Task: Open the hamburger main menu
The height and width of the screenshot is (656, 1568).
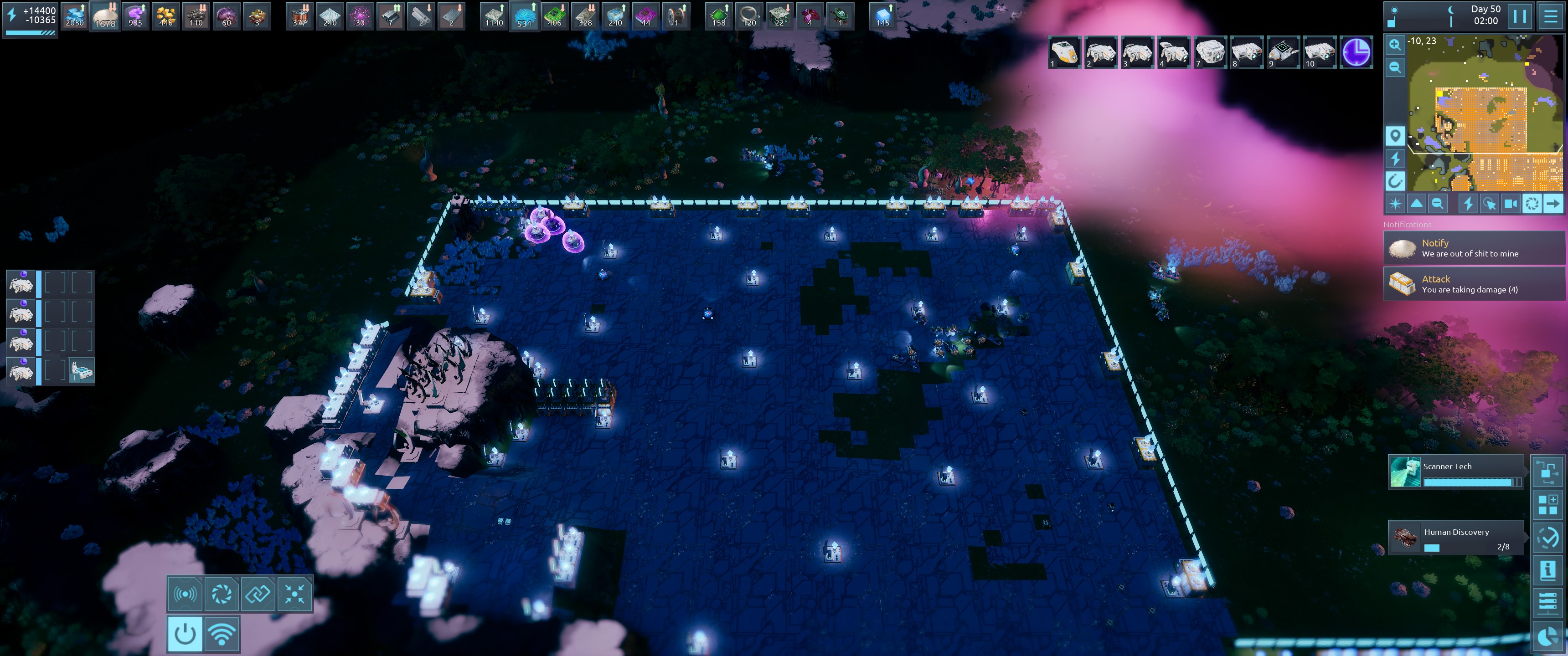Action: click(x=1550, y=16)
